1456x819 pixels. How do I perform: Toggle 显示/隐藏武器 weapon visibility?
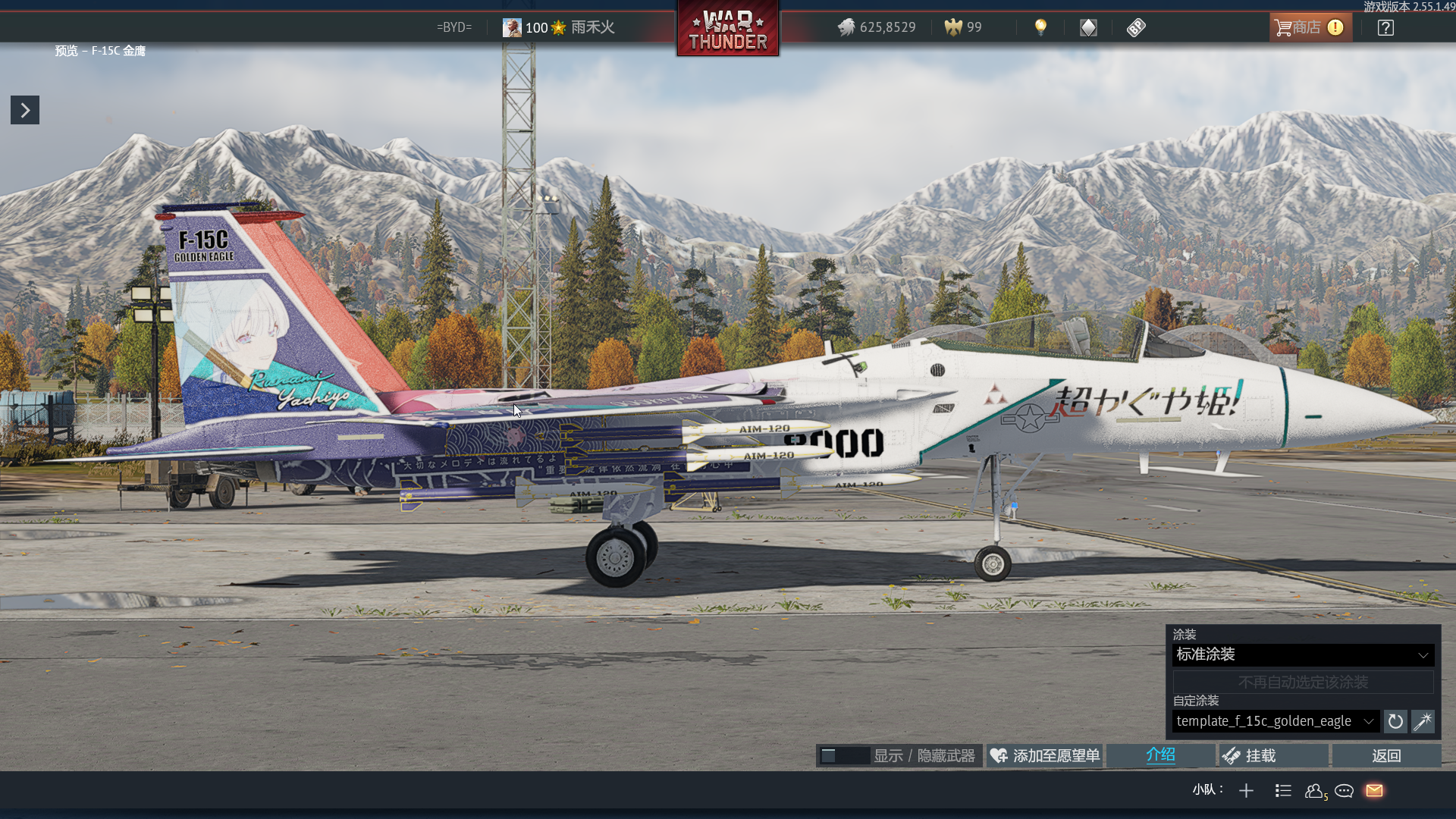[x=899, y=756]
